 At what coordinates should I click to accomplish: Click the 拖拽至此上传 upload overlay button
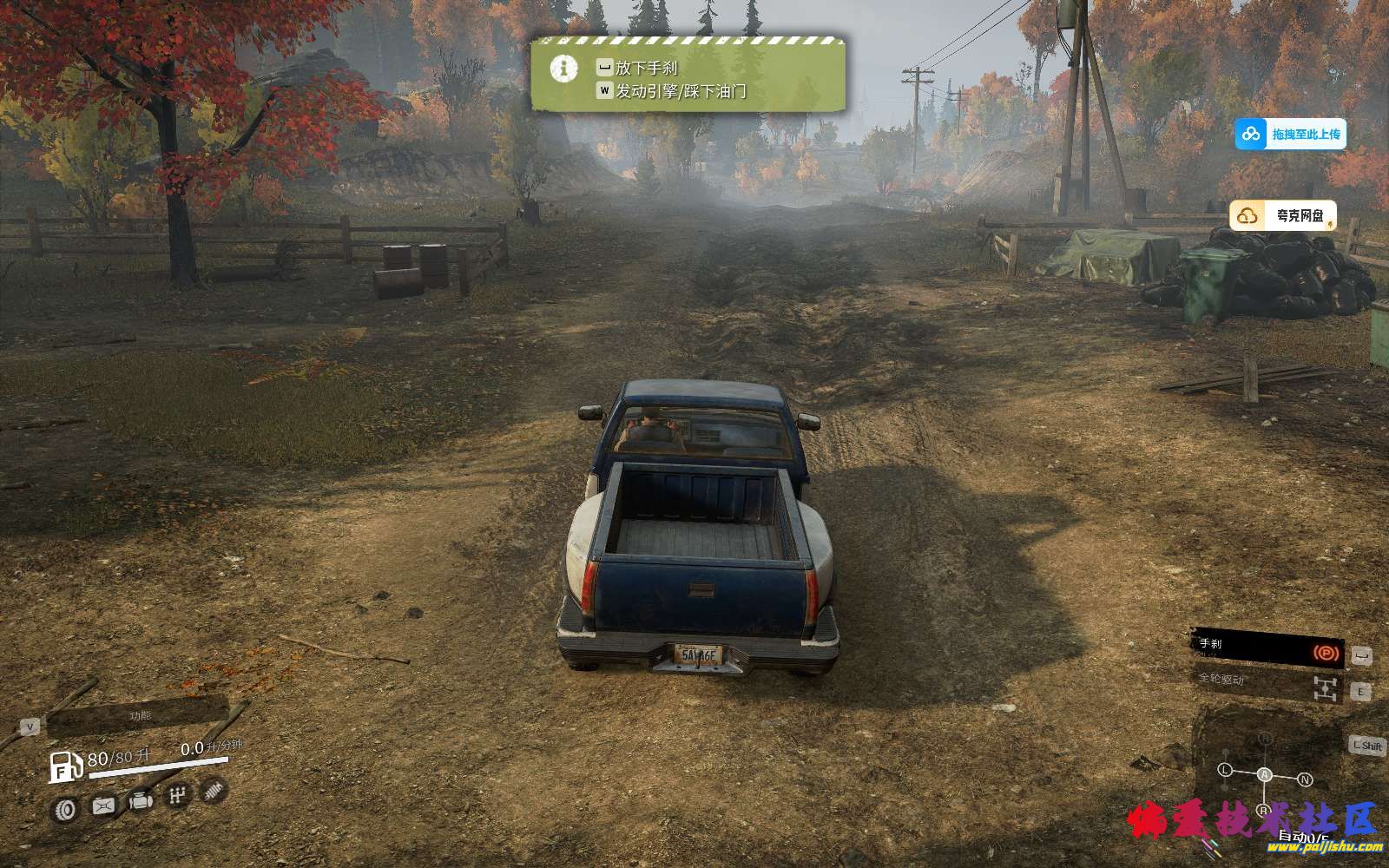[x=1291, y=134]
